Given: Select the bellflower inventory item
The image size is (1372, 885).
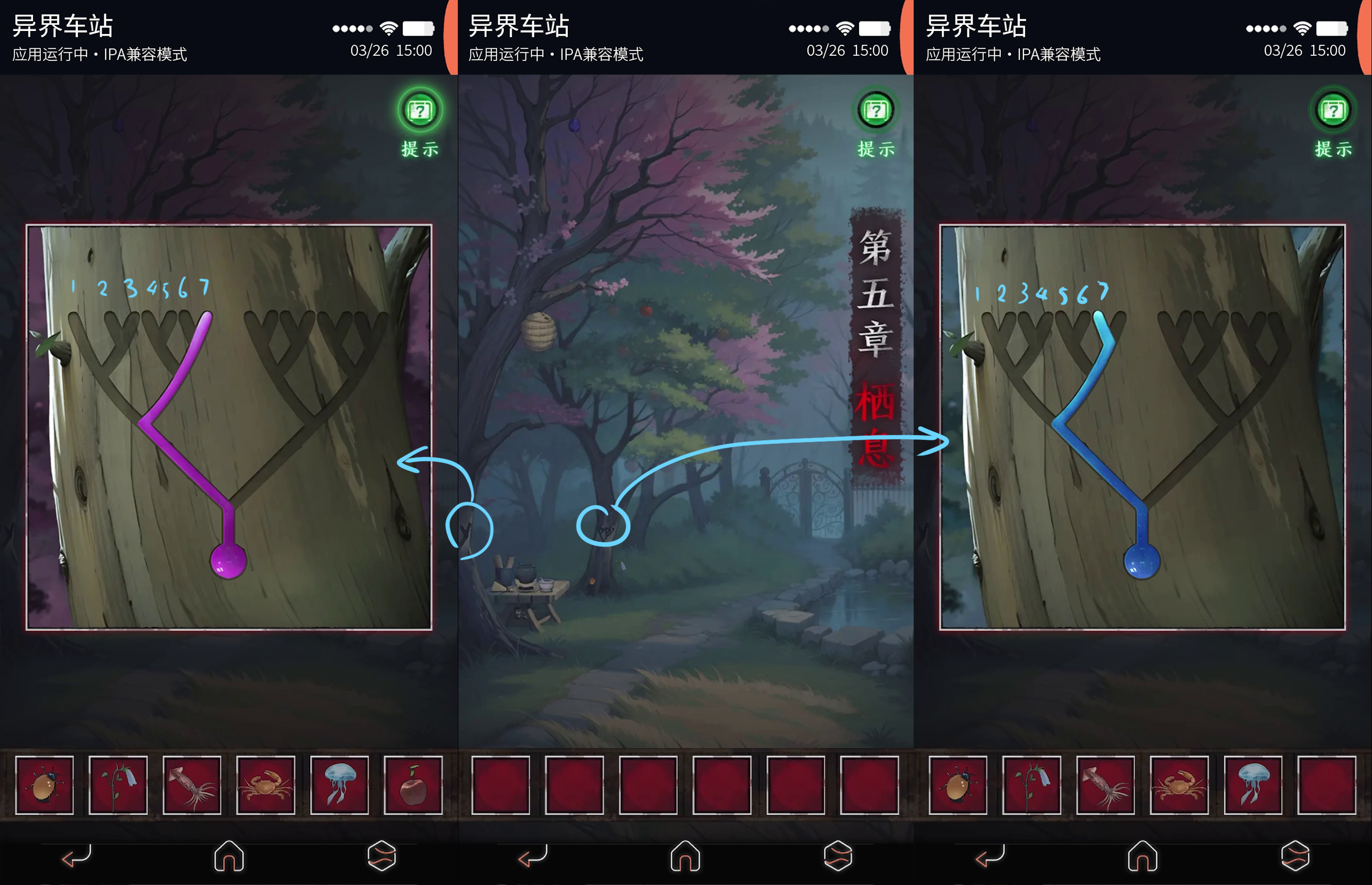Looking at the screenshot, I should (x=119, y=785).
